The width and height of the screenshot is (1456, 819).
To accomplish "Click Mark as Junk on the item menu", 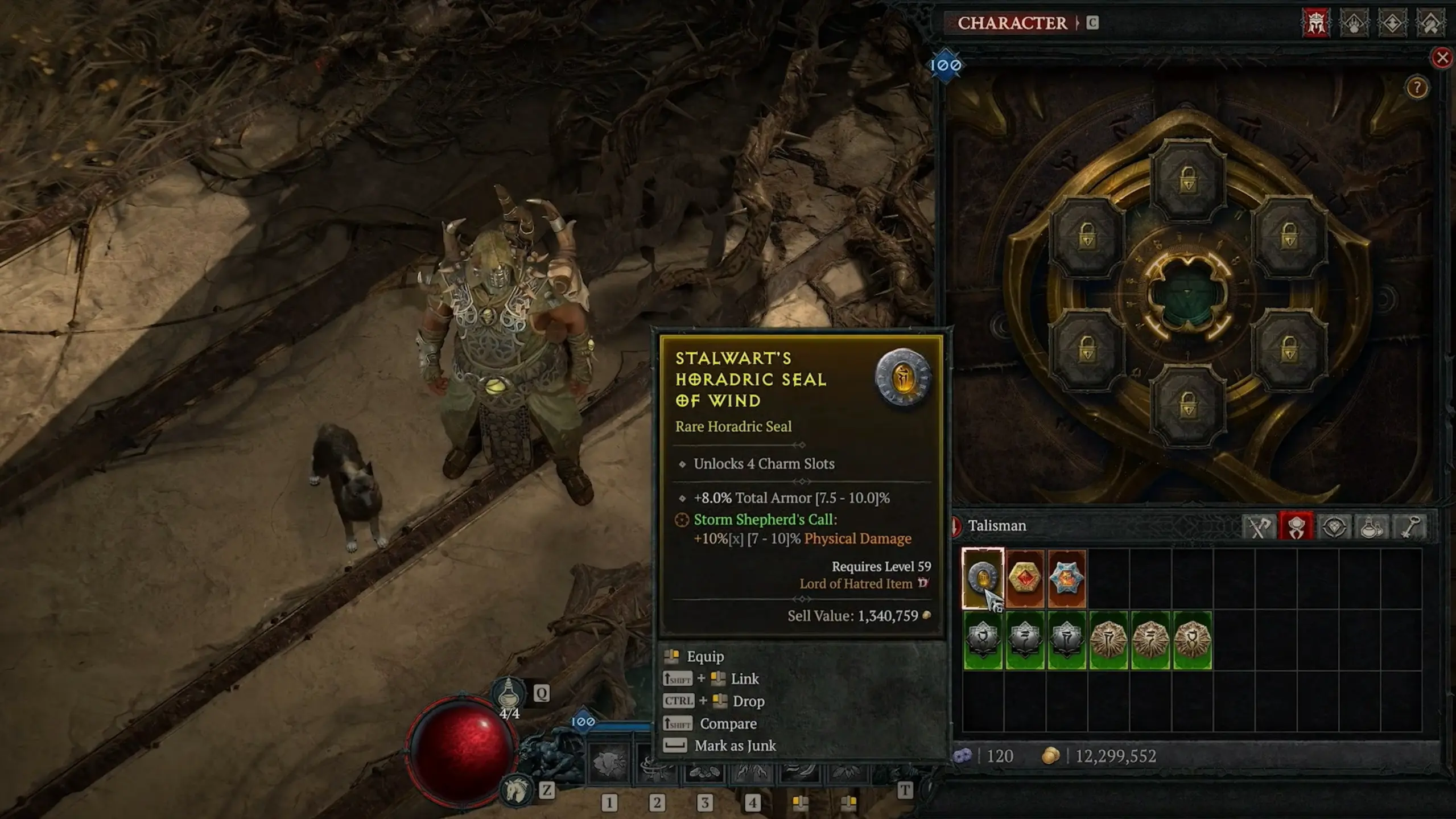I will (734, 746).
